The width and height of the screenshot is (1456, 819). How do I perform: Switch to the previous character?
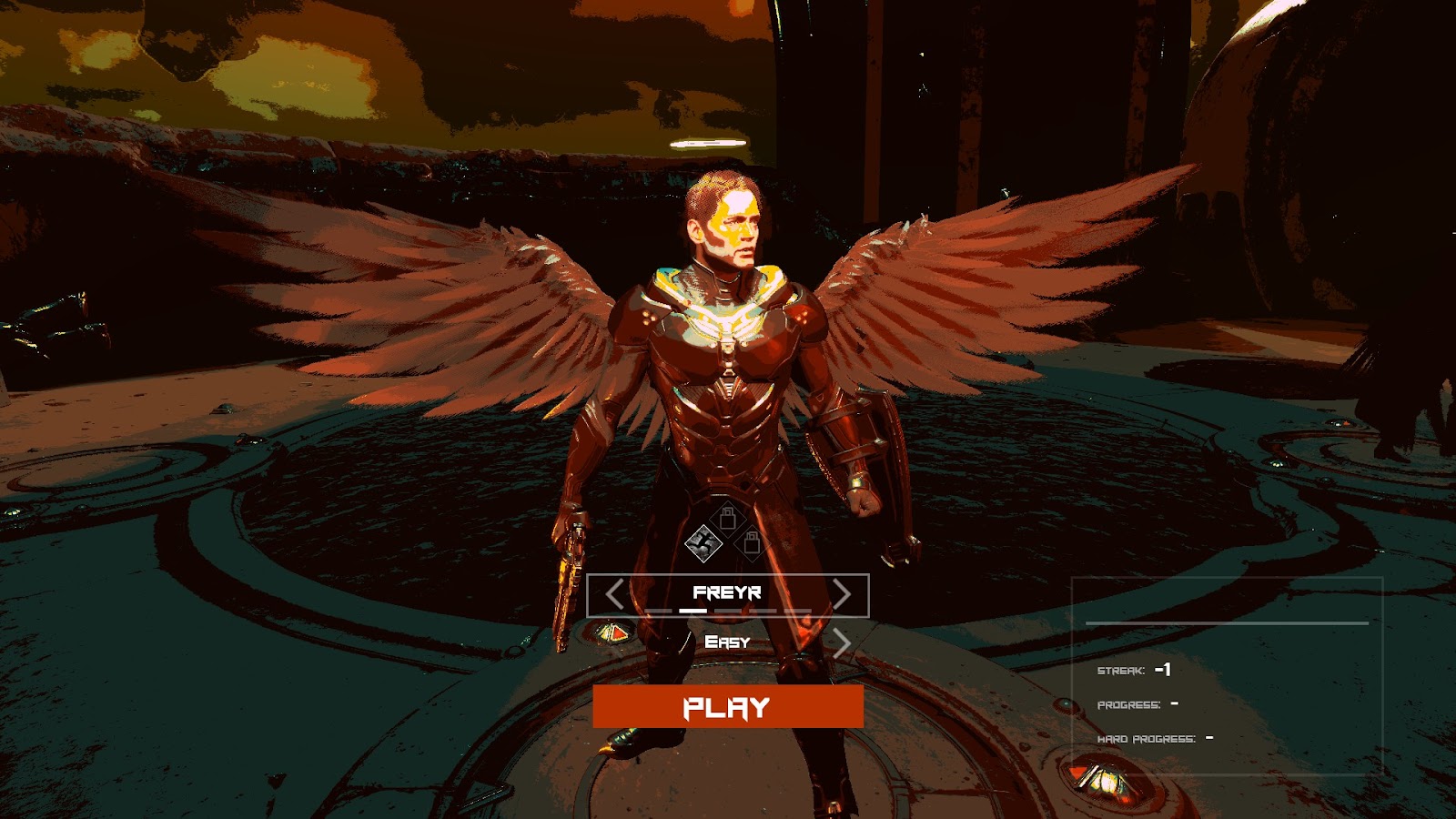click(615, 595)
